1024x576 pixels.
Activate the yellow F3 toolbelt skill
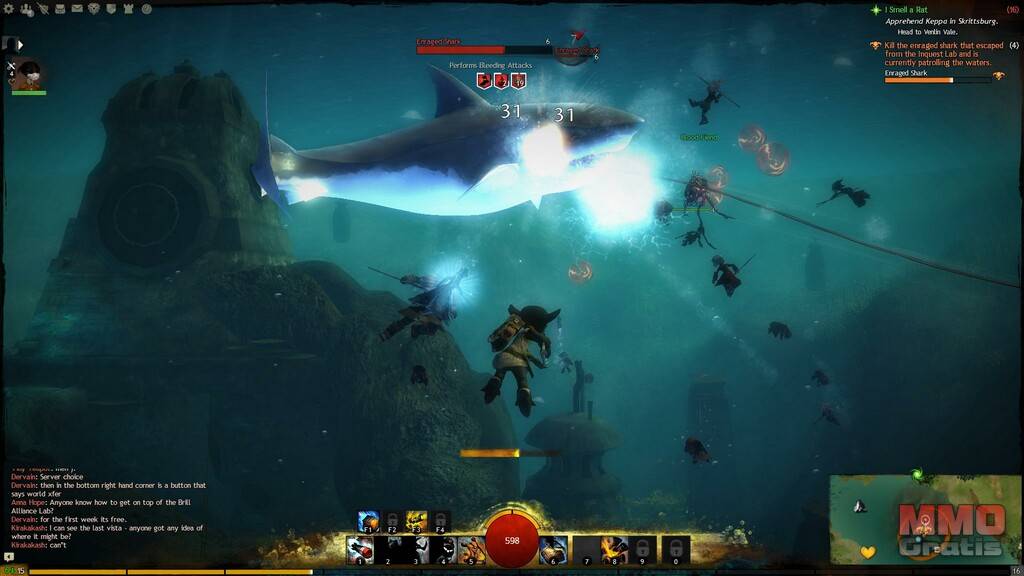point(416,521)
